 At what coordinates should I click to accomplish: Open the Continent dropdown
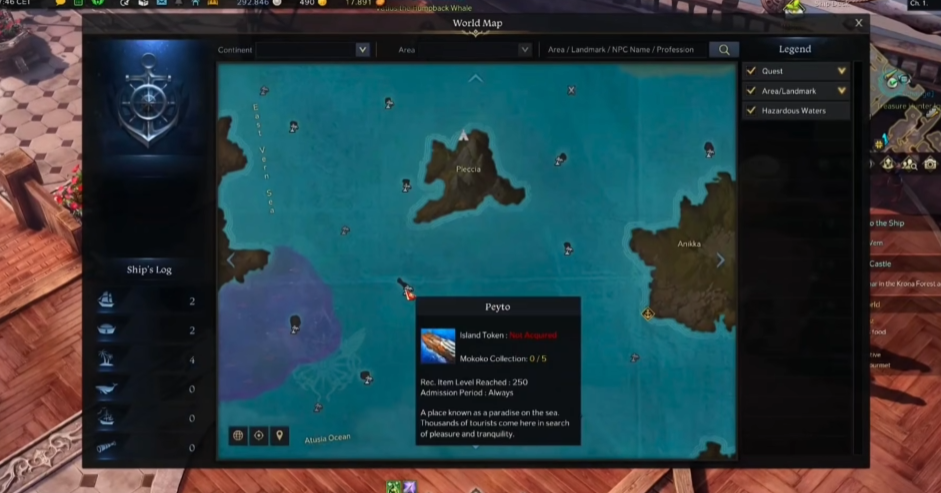[362, 49]
